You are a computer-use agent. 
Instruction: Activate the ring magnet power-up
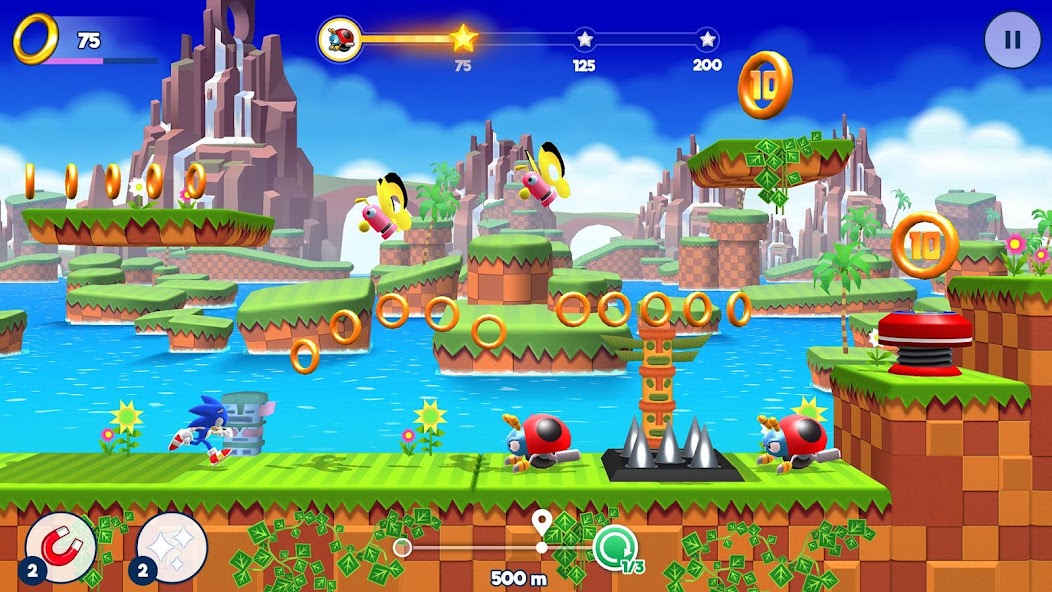(61, 547)
